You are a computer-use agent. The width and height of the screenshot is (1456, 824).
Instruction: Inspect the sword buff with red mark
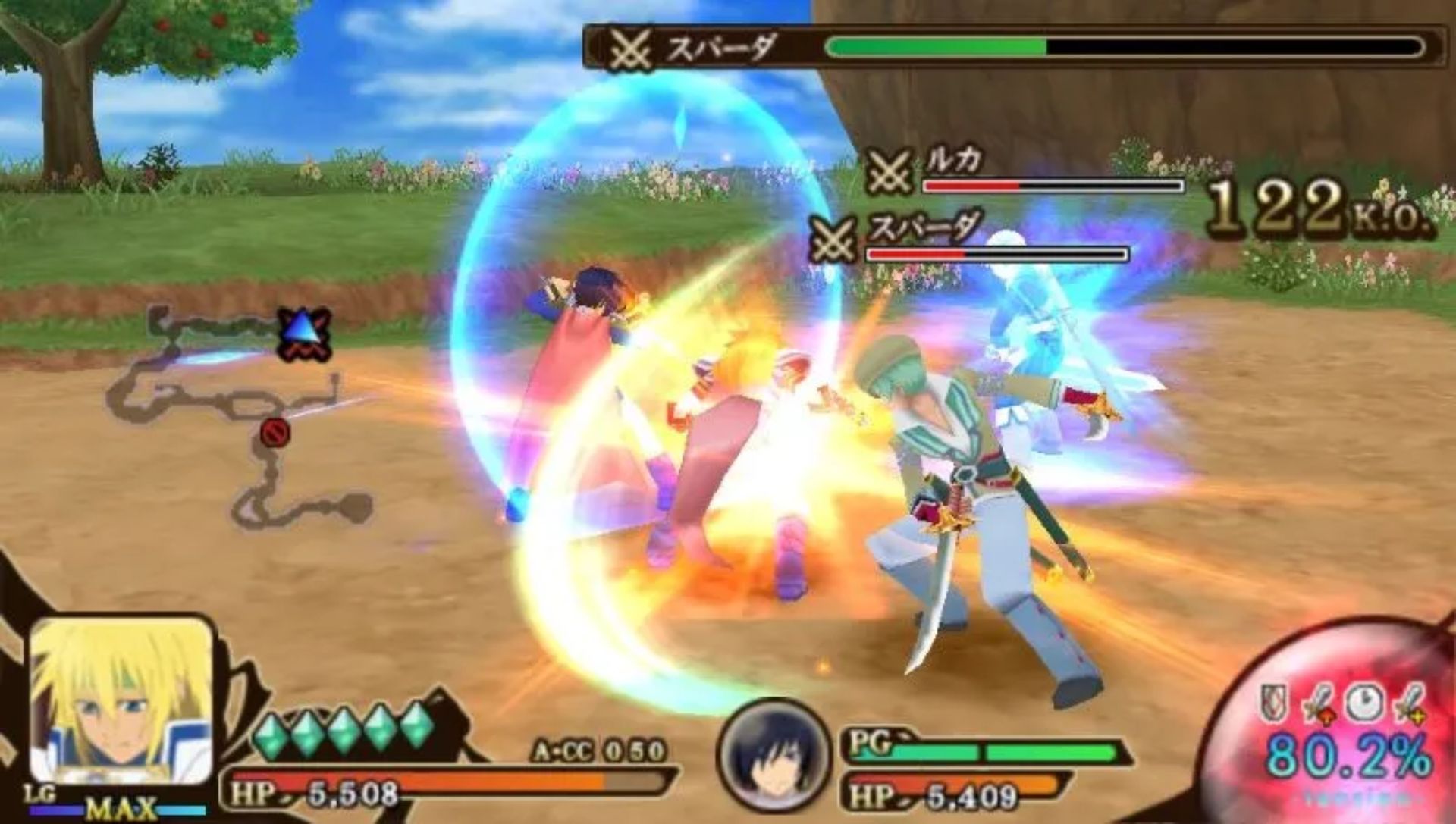[x=1317, y=703]
